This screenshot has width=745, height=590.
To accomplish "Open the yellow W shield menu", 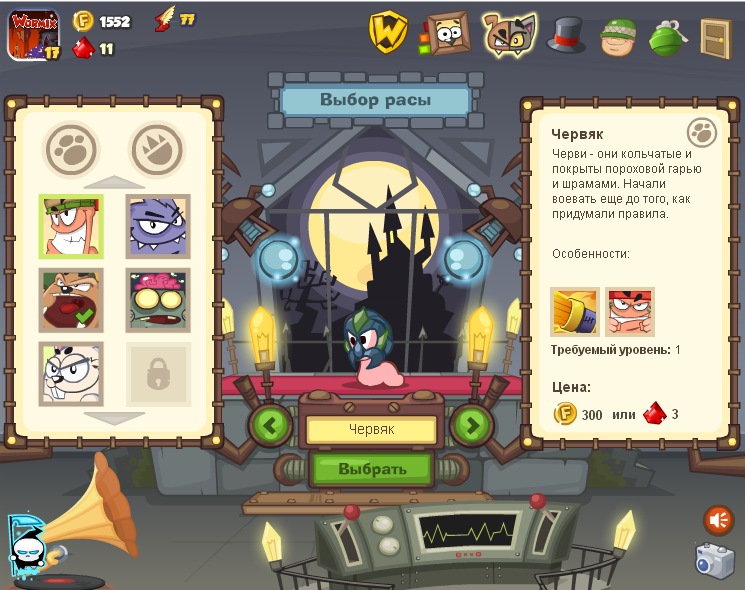I will (x=388, y=32).
